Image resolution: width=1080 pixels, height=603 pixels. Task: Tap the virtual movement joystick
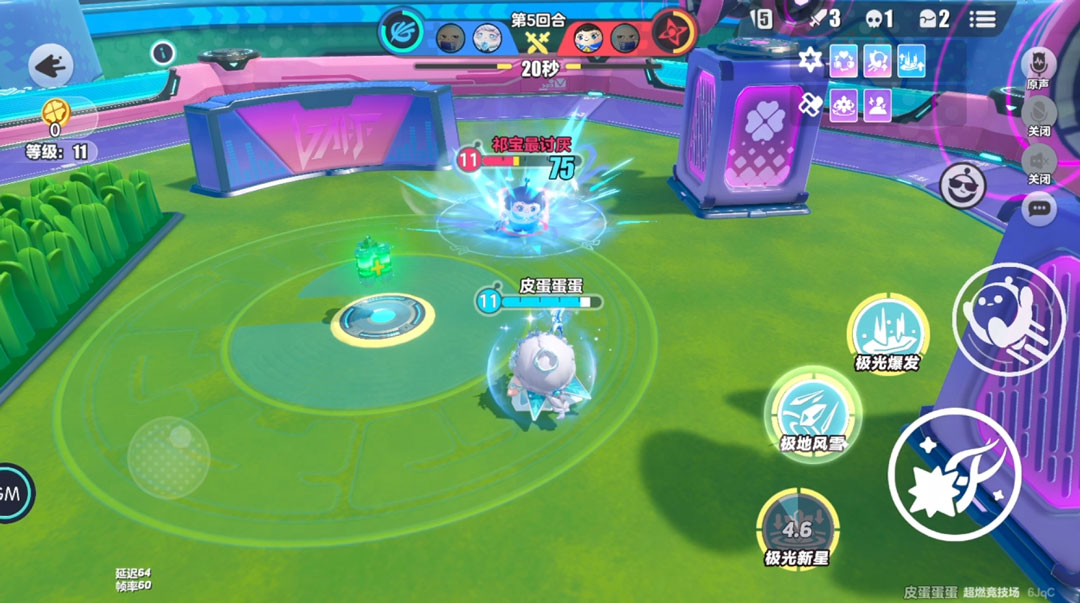pyautogui.click(x=168, y=457)
